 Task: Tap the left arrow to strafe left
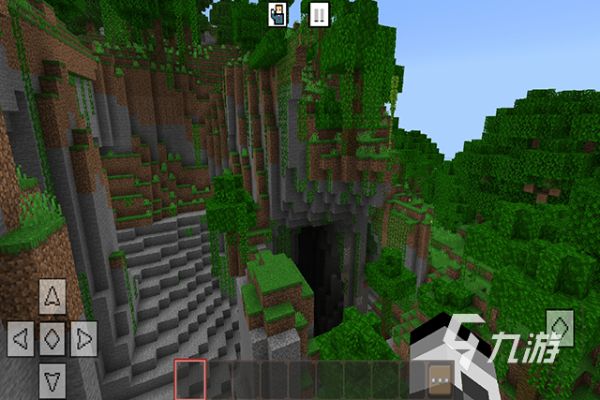click(x=20, y=337)
